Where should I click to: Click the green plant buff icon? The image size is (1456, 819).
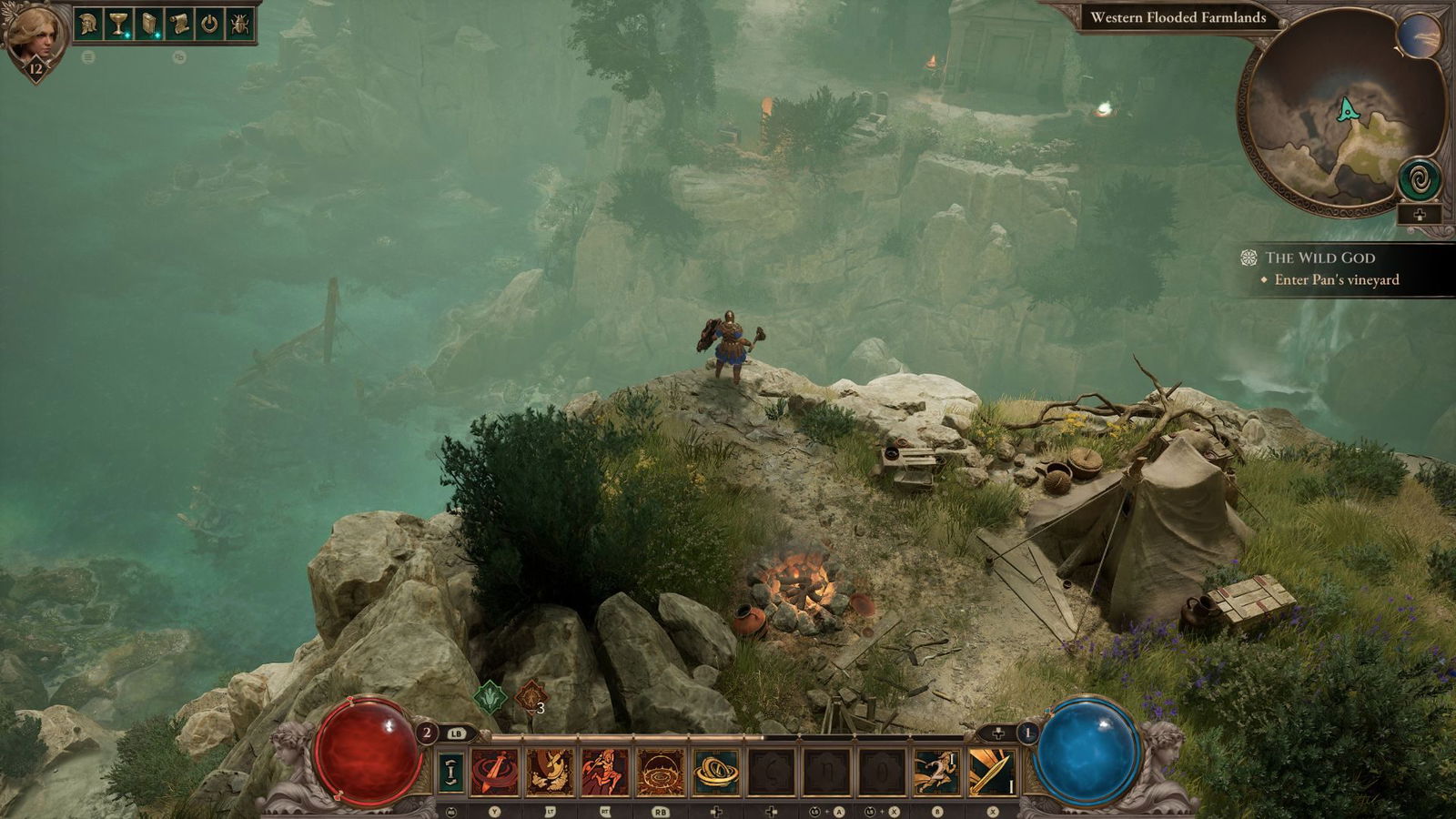[490, 698]
